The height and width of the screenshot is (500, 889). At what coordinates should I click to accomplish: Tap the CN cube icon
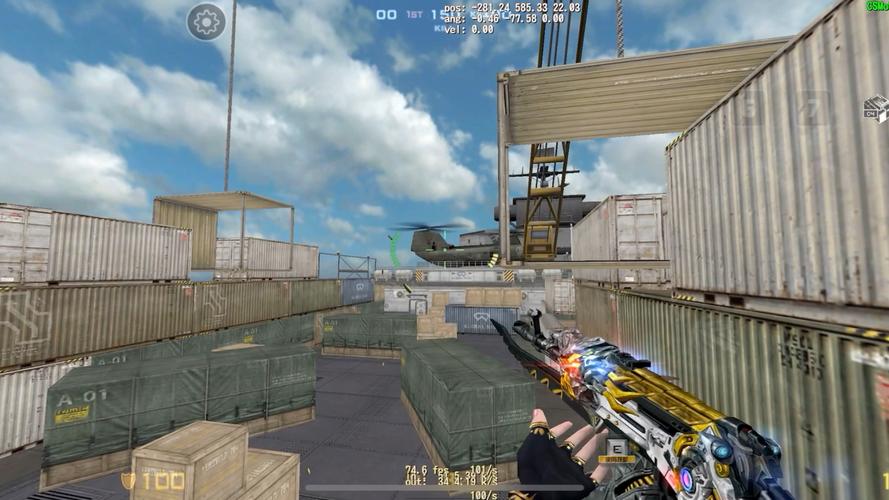pos(875,108)
